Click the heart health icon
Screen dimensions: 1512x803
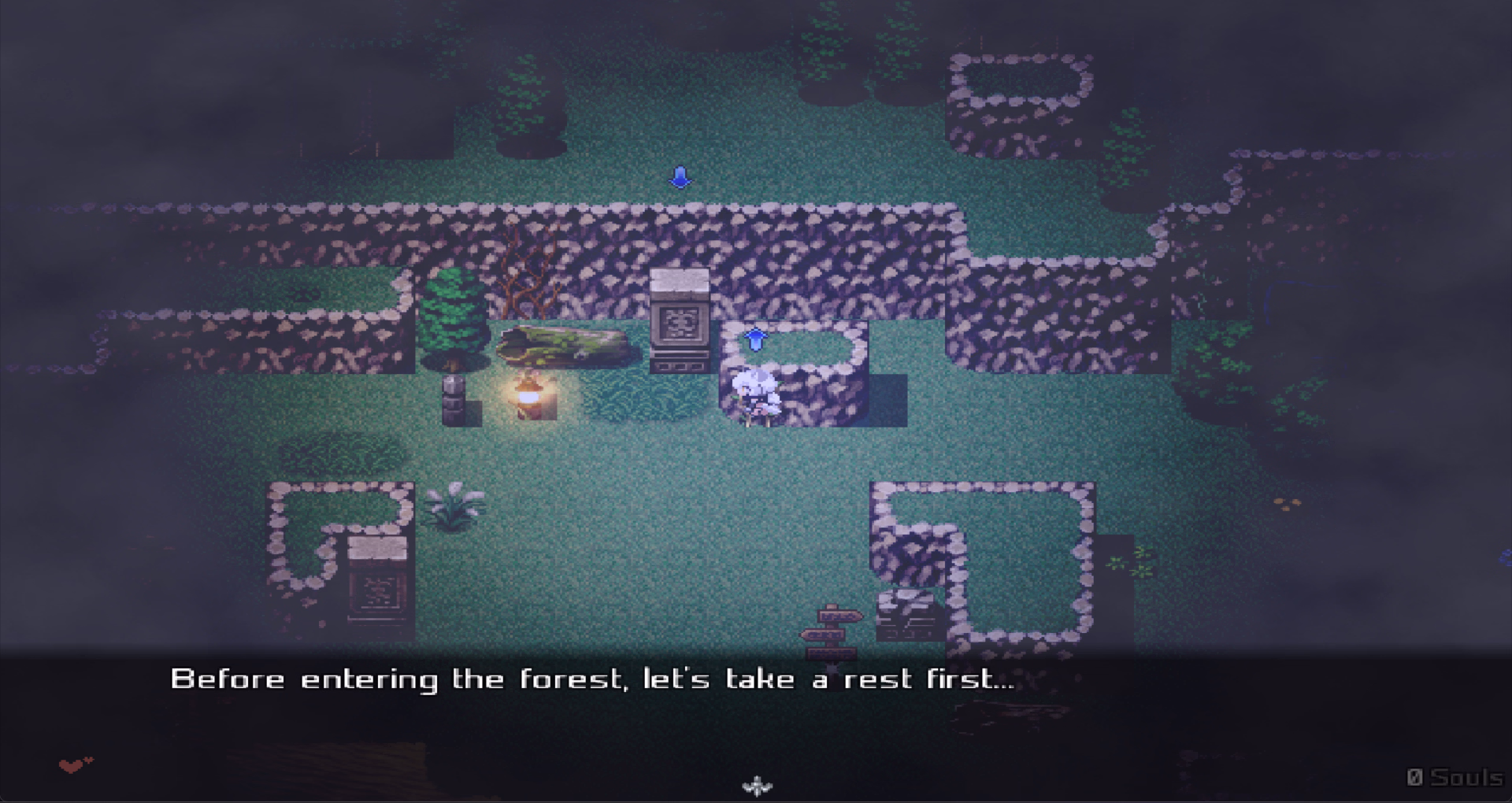69,764
